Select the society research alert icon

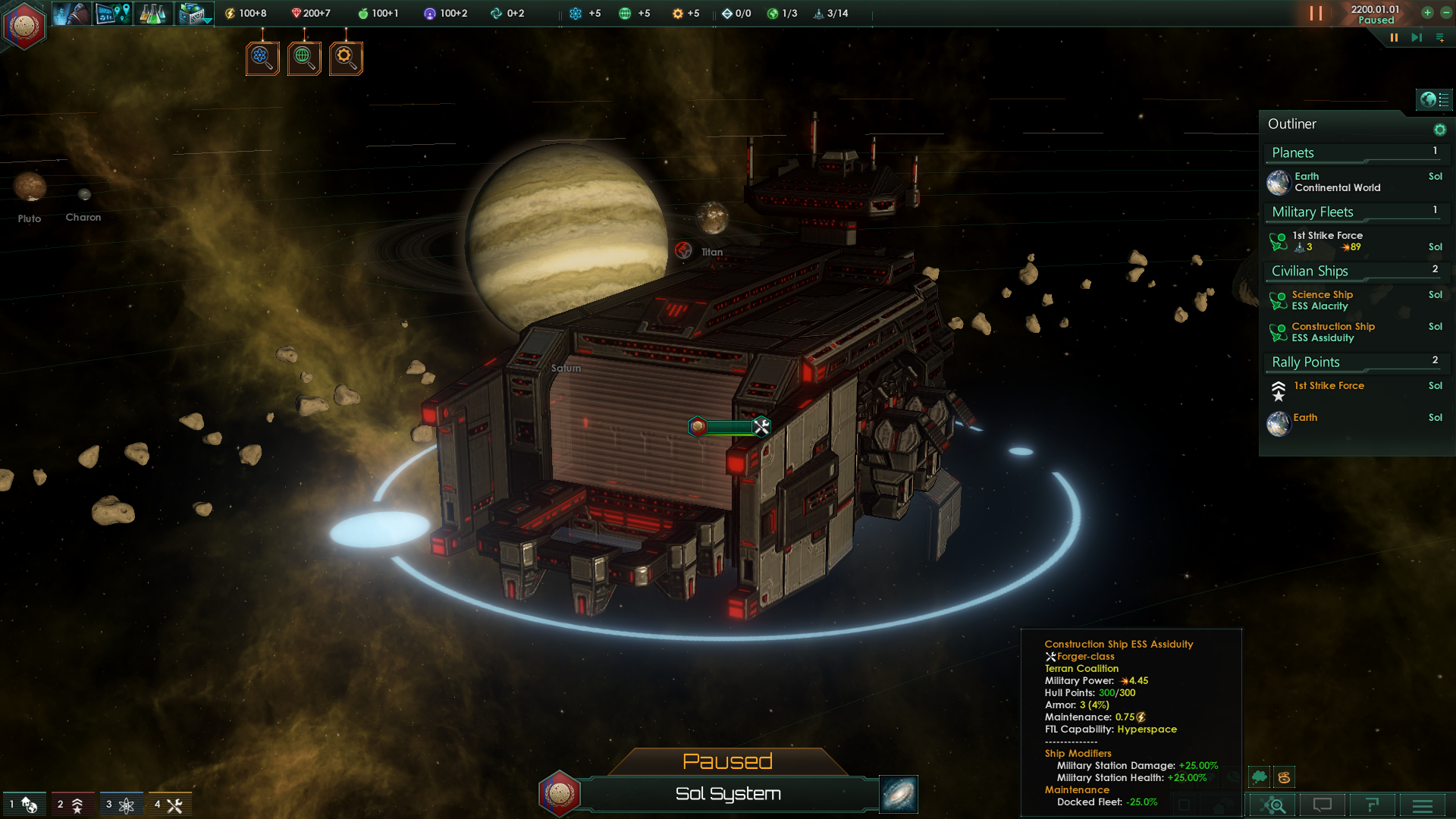coord(304,58)
